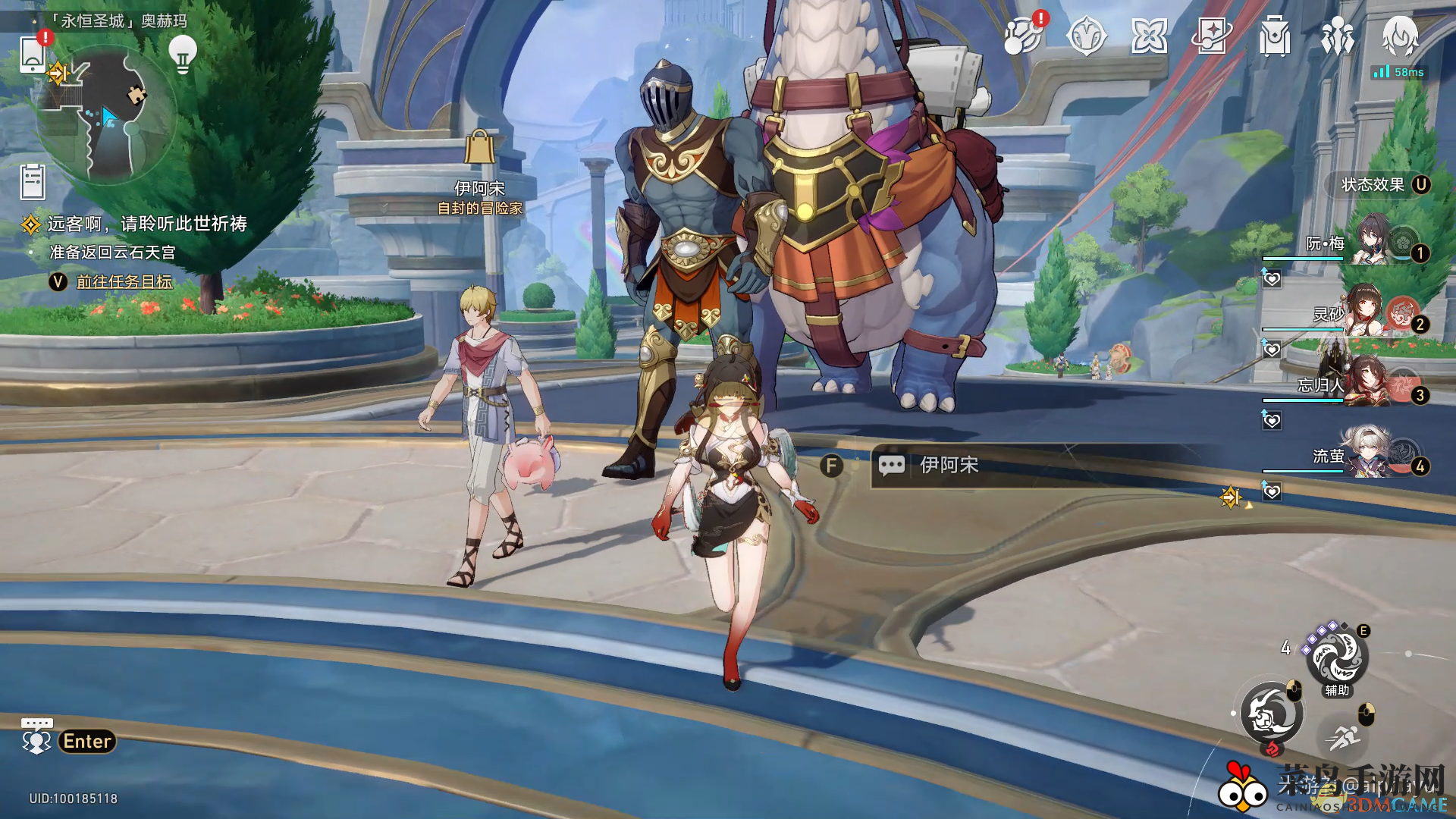Open the phone menu icon

click(x=33, y=55)
